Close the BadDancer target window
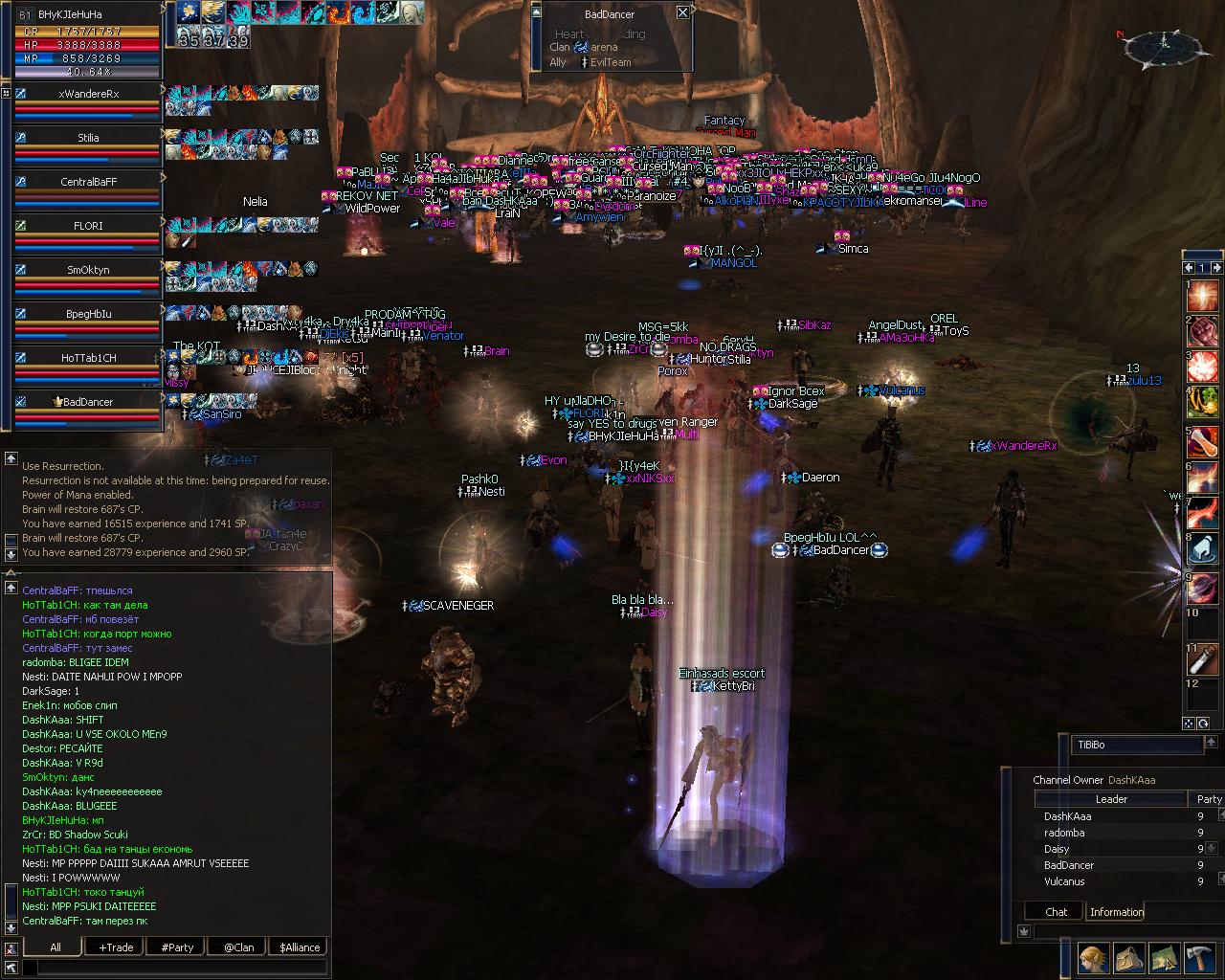 682,12
